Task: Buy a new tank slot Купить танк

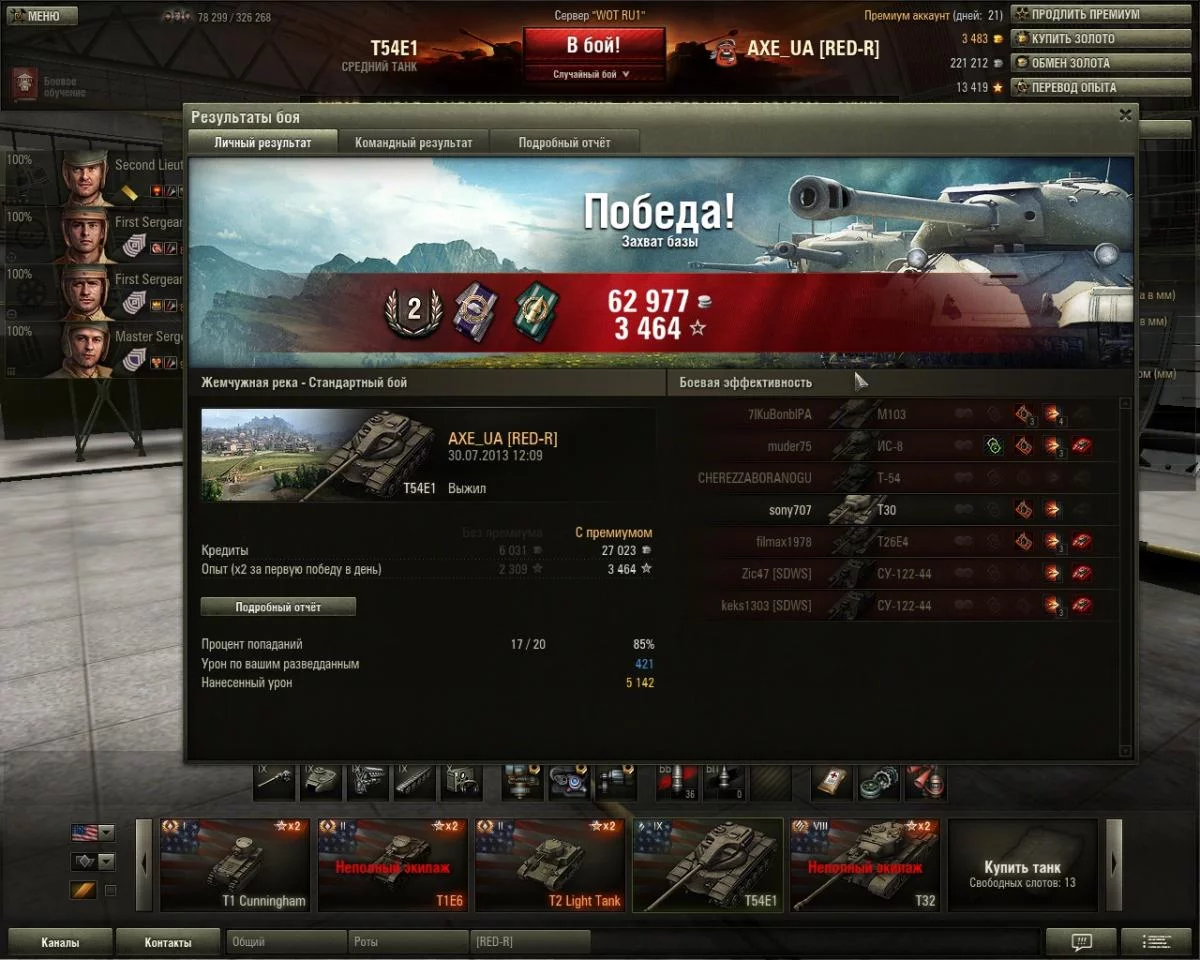Action: (x=1022, y=865)
